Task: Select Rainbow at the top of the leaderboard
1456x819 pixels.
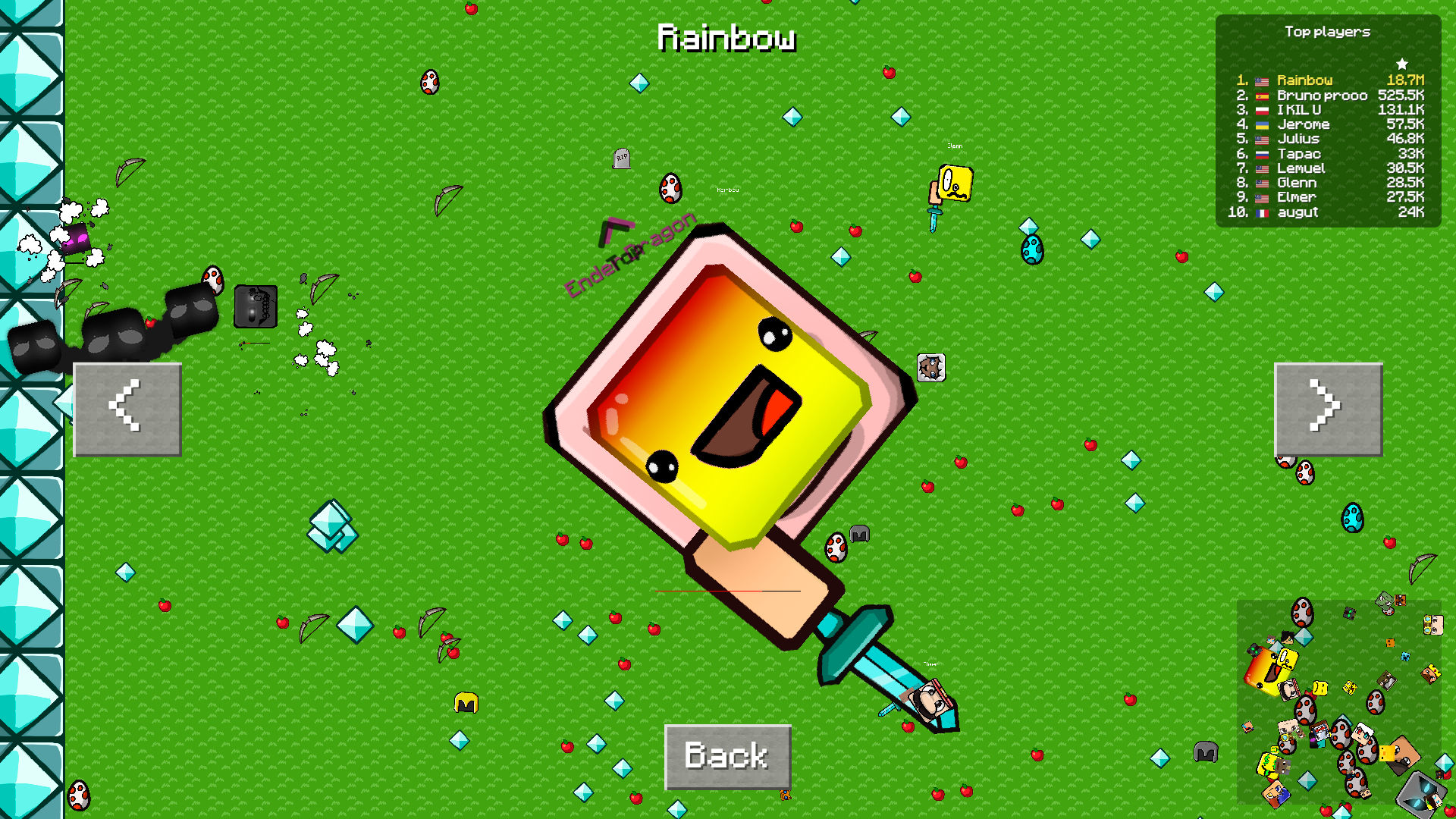Action: pos(1304,80)
